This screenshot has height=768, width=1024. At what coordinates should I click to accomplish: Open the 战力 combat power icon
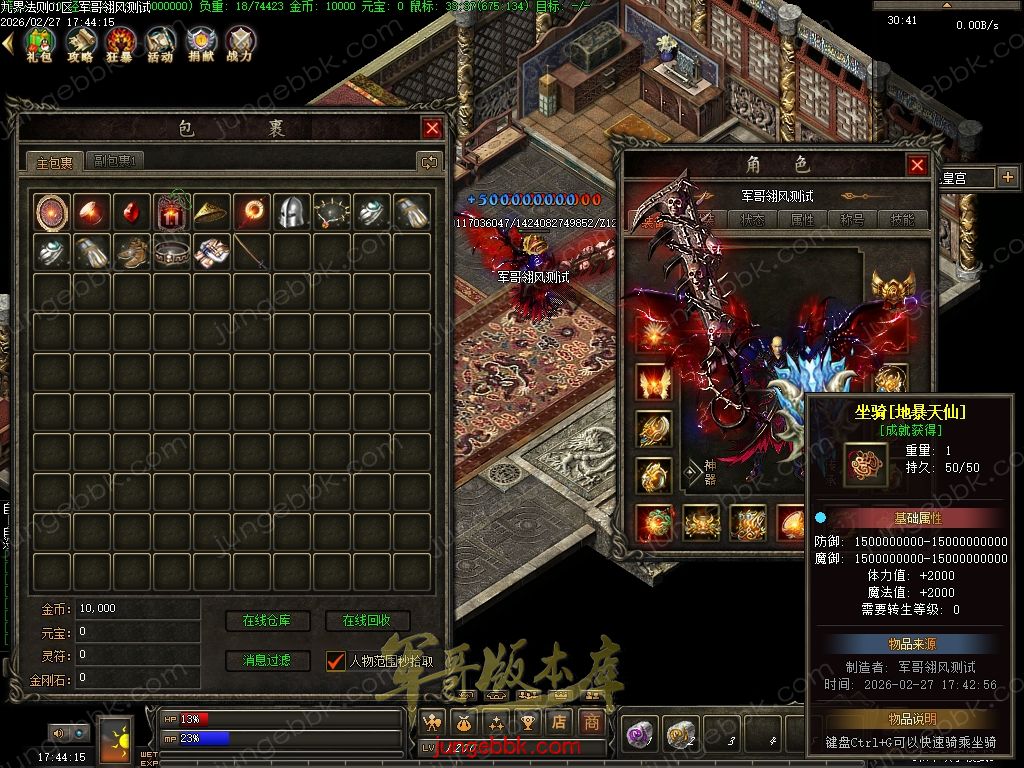pyautogui.click(x=240, y=43)
